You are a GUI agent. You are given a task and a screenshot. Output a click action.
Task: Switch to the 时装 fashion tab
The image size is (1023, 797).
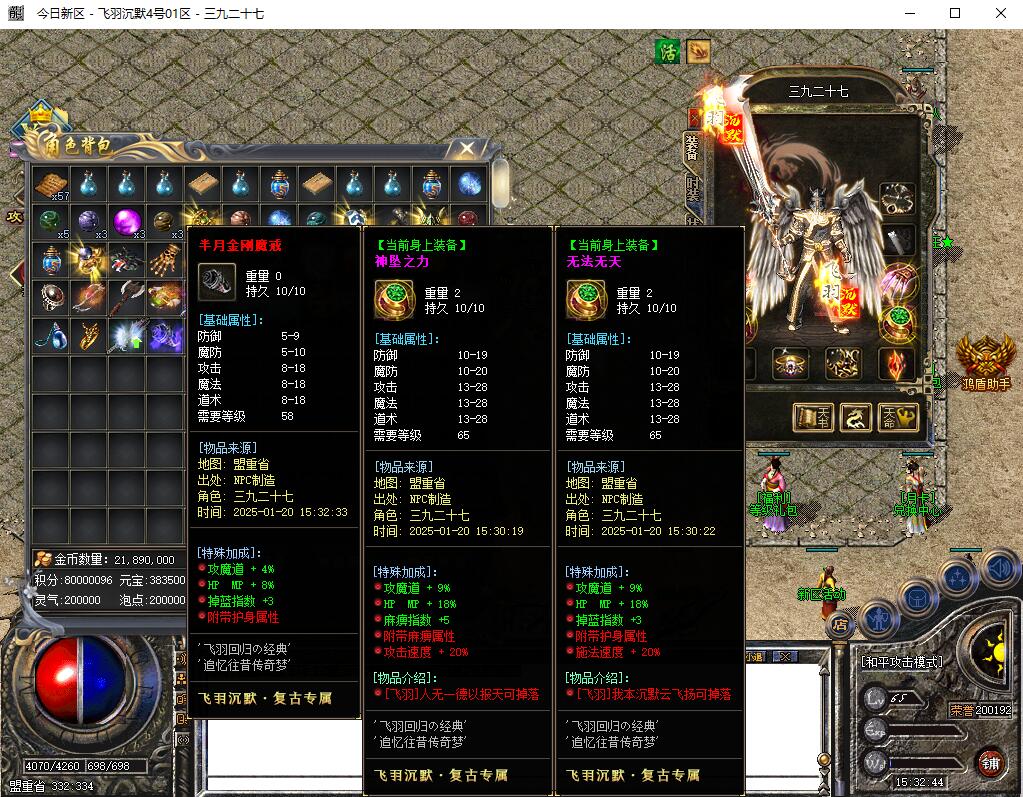click(692, 189)
